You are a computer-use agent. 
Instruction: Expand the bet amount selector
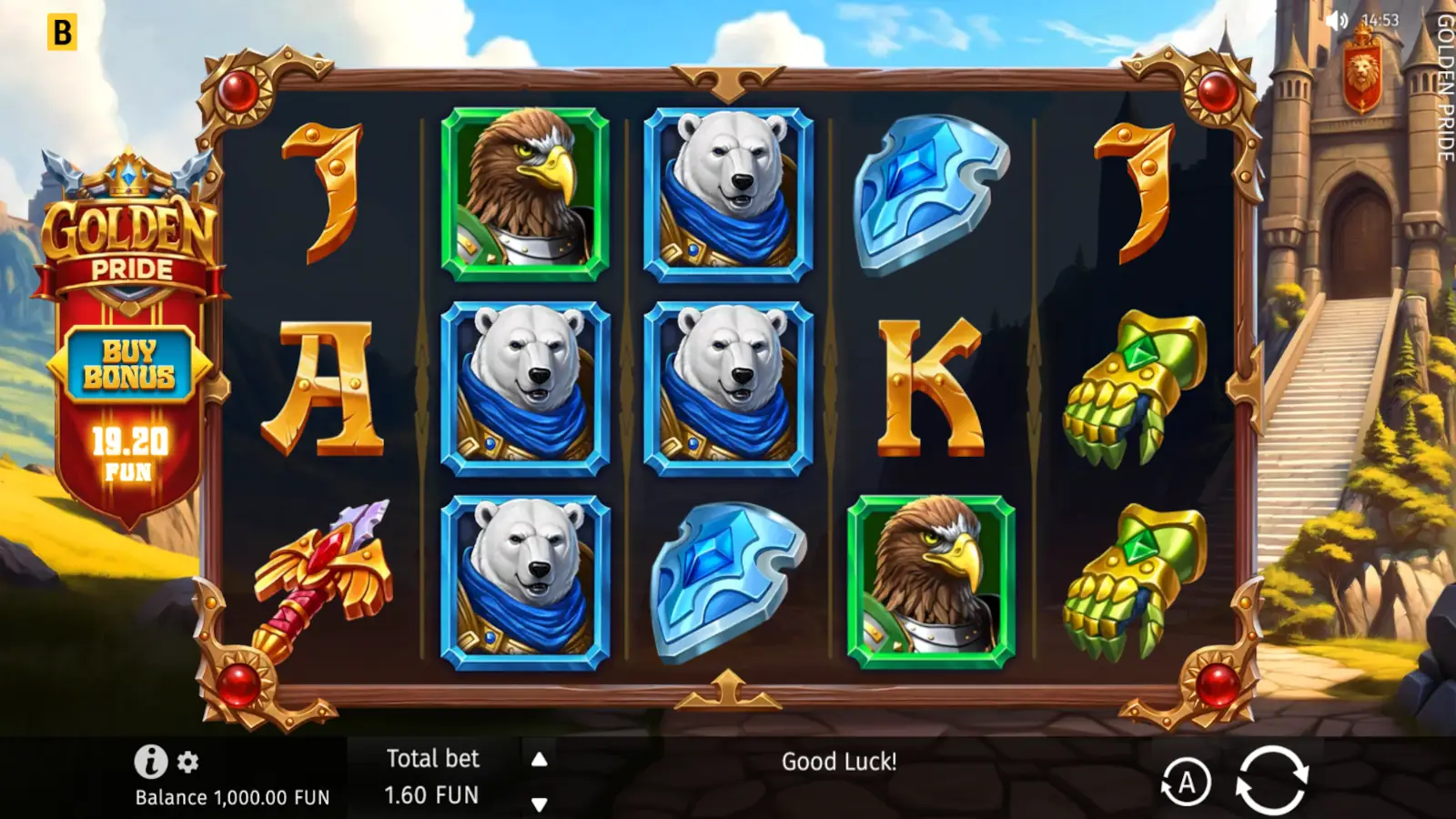click(x=434, y=794)
